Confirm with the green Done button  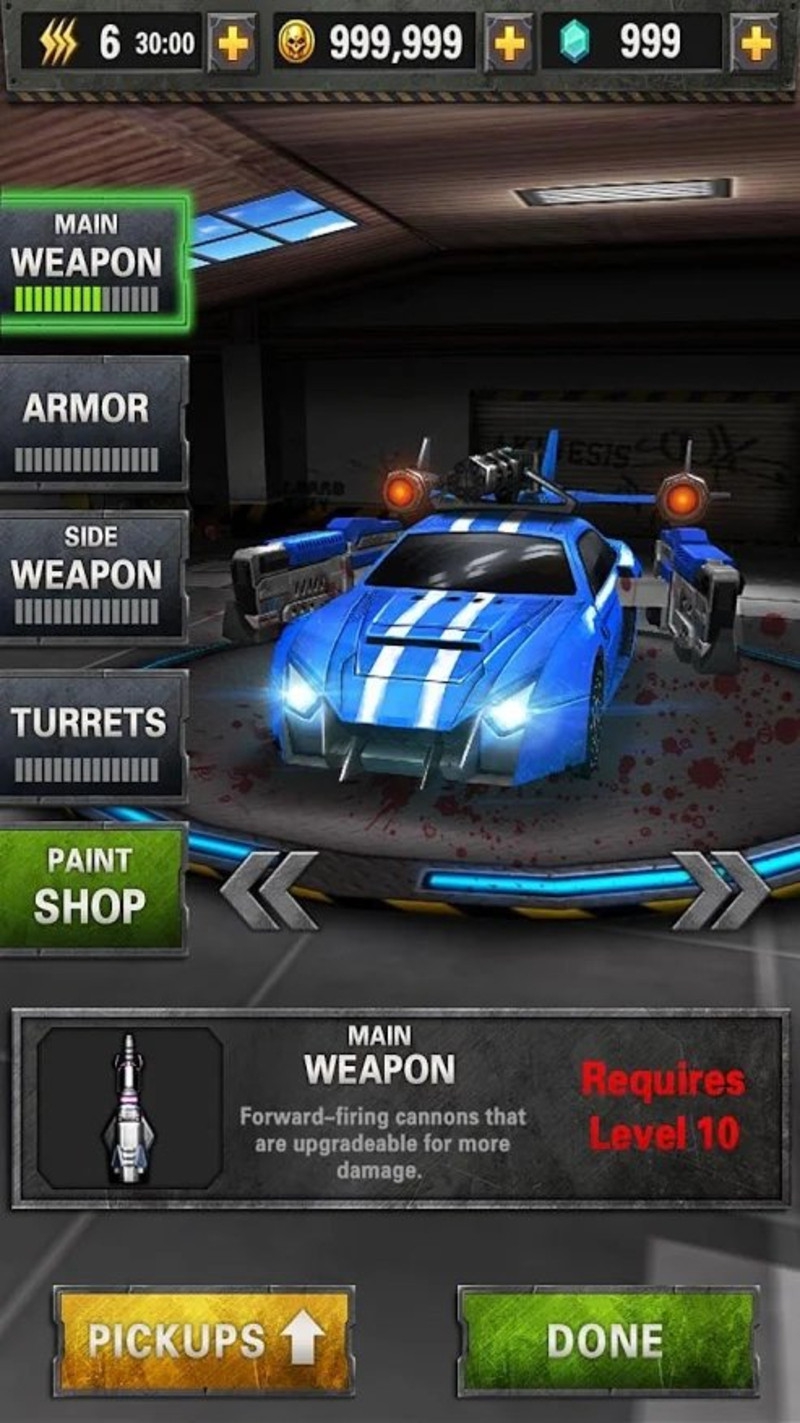[607, 1340]
